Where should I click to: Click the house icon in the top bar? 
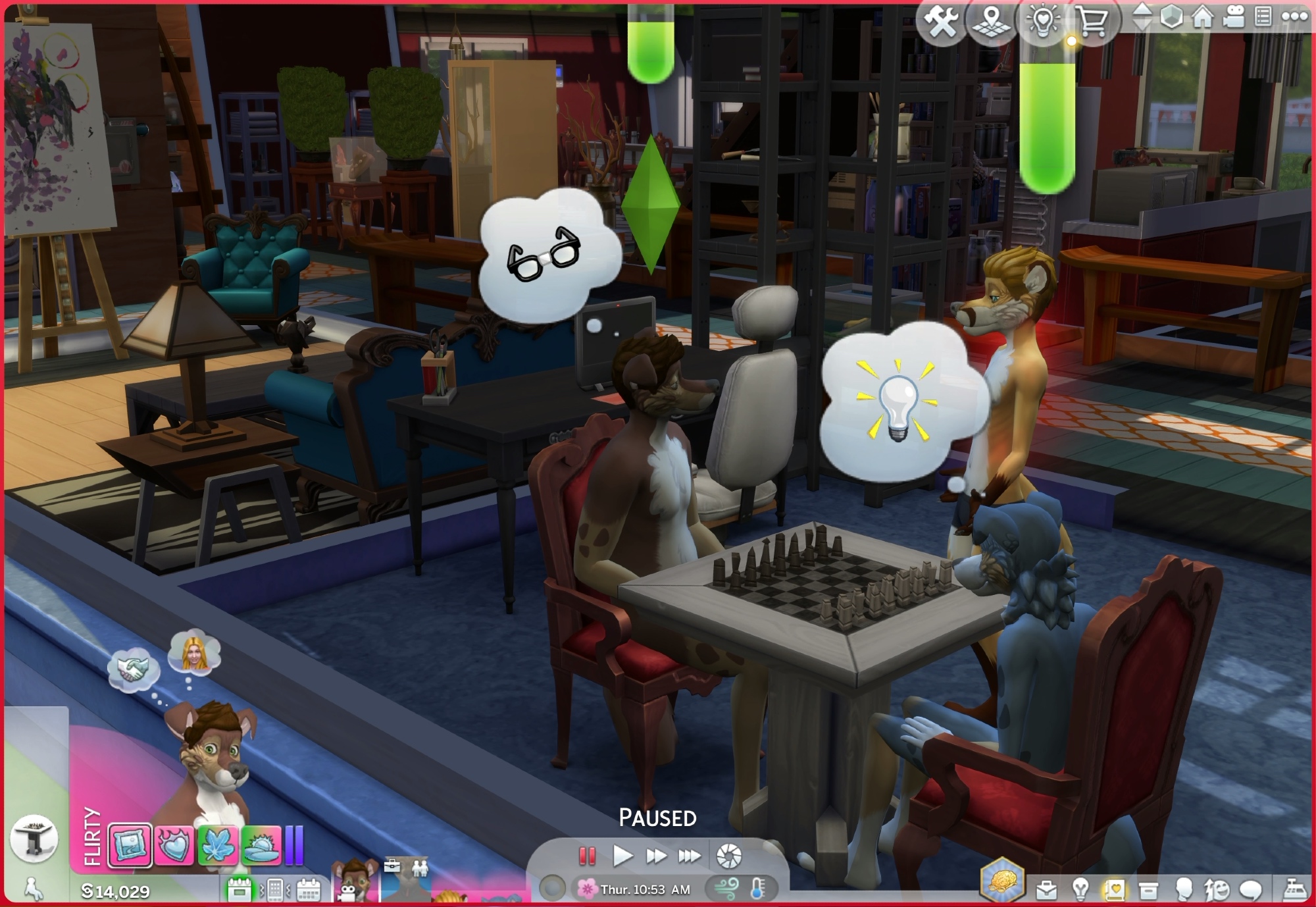point(1203,17)
